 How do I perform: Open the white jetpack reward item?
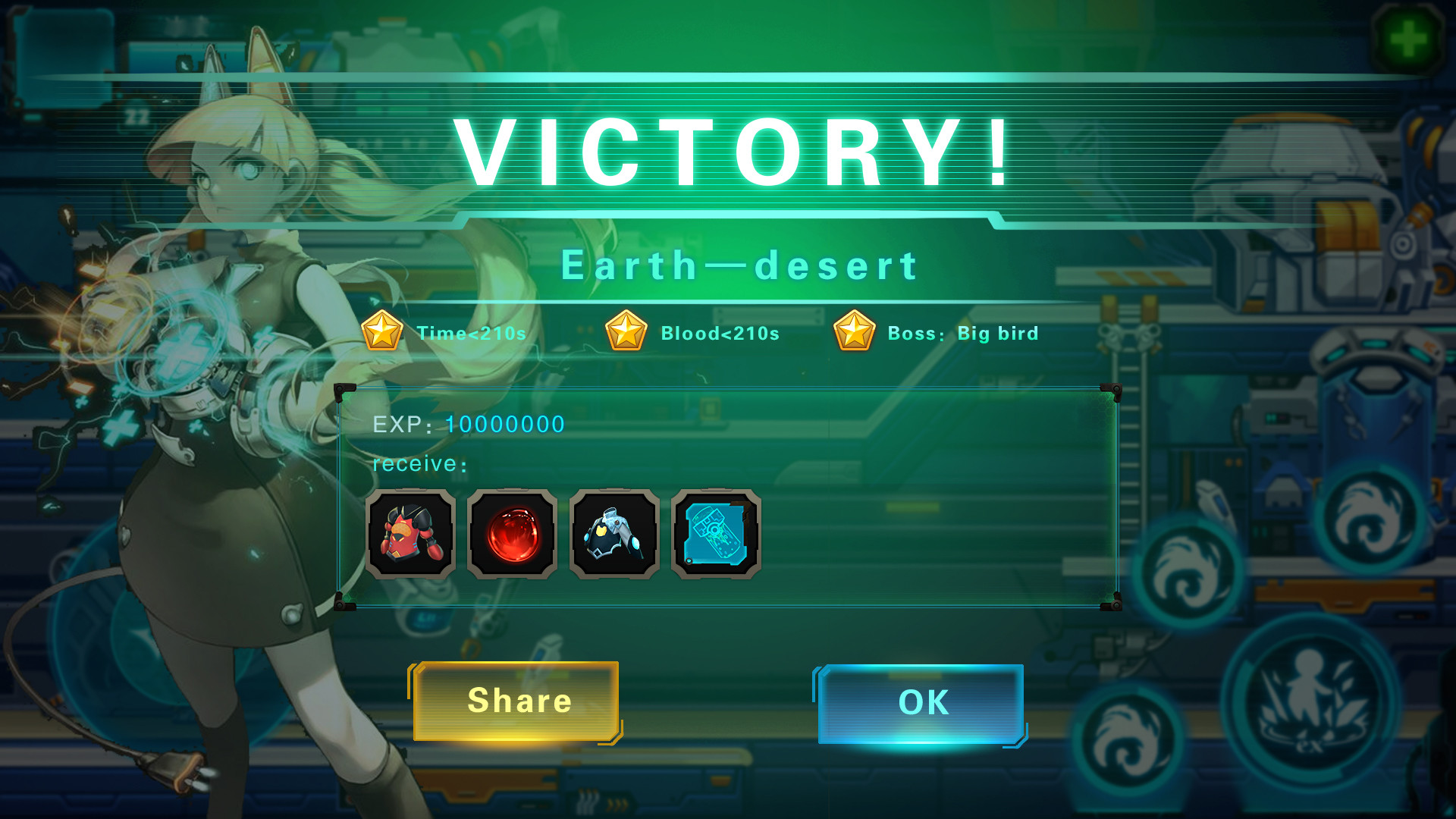coord(613,535)
